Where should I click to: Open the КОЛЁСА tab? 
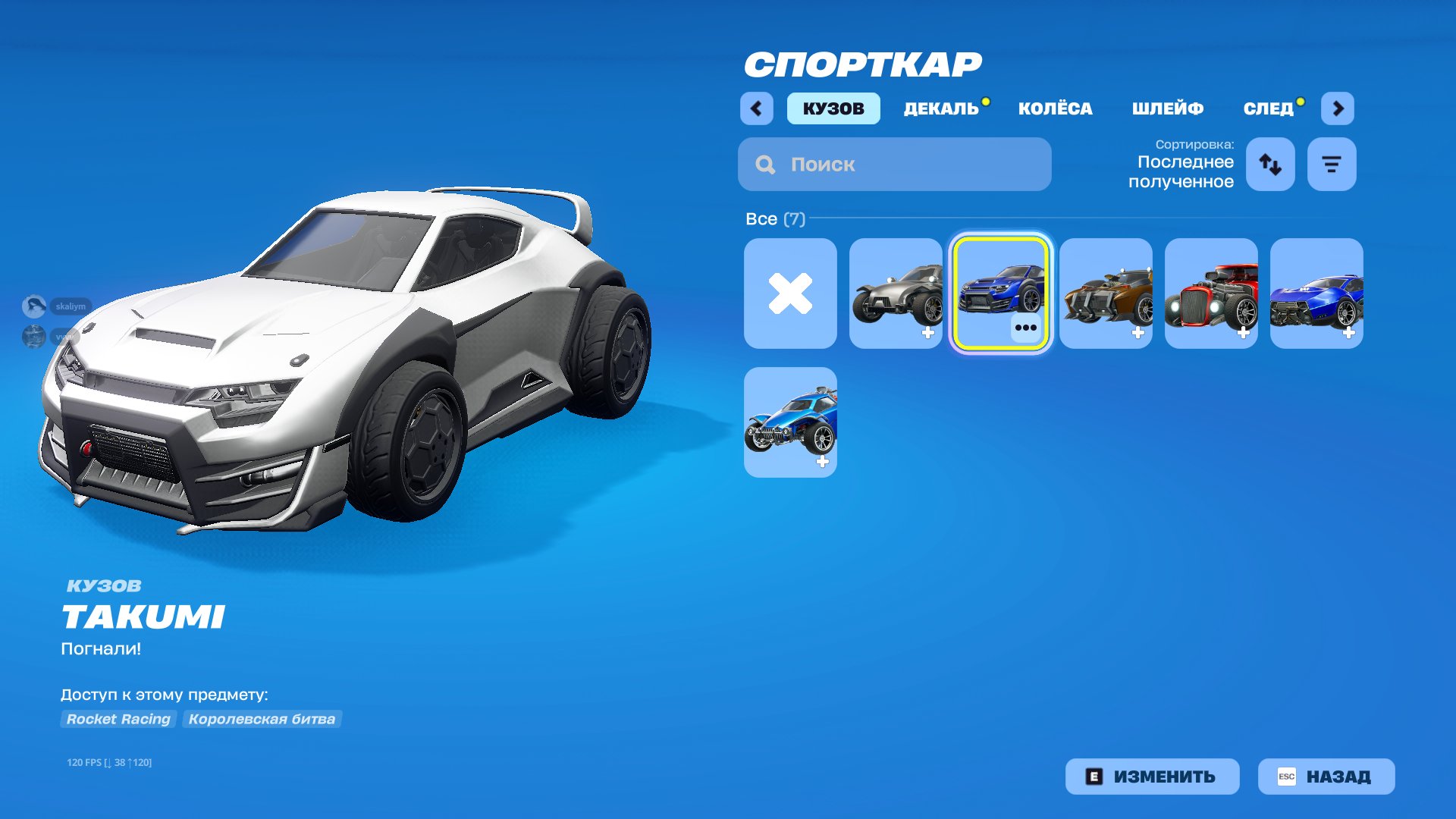coord(1056,108)
